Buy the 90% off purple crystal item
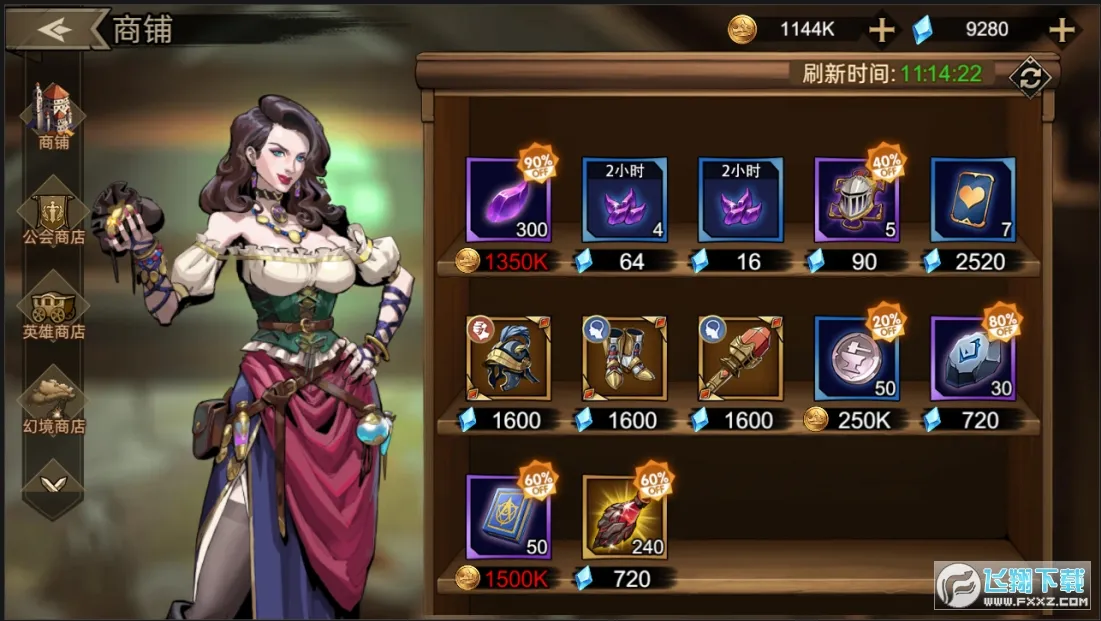This screenshot has width=1101, height=621. [x=508, y=200]
